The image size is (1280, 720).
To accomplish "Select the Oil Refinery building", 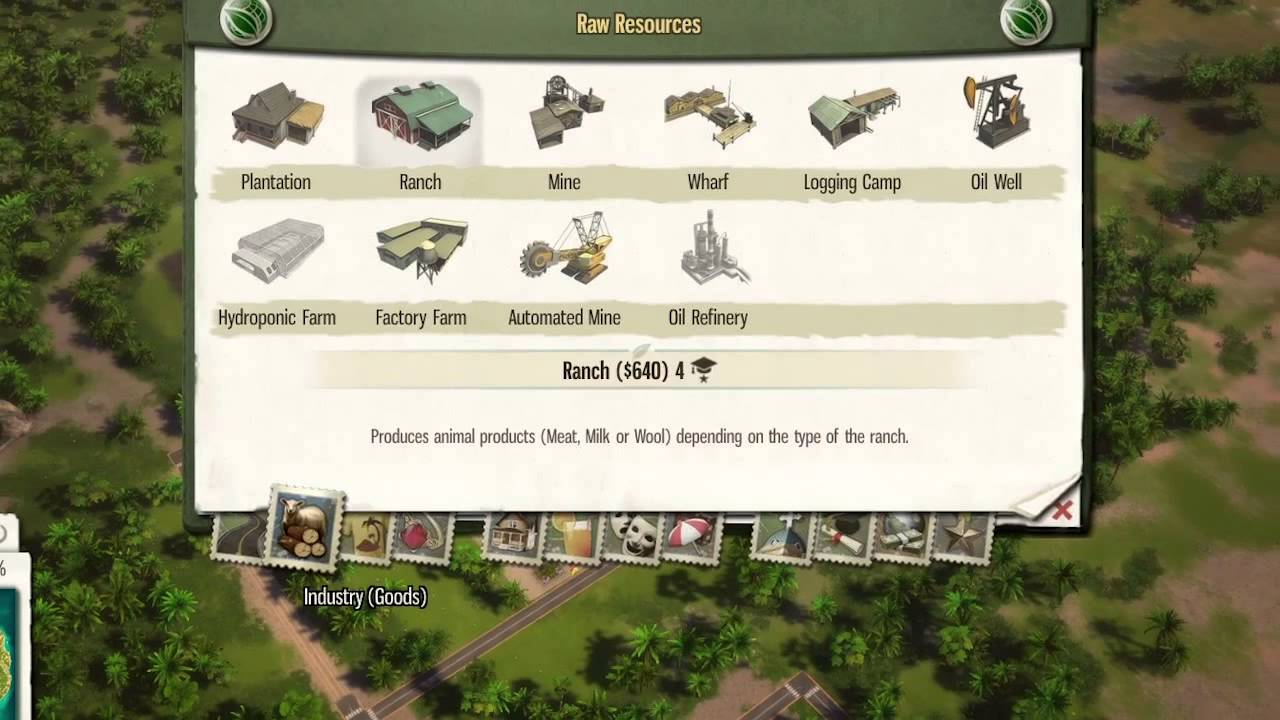I will 708,250.
